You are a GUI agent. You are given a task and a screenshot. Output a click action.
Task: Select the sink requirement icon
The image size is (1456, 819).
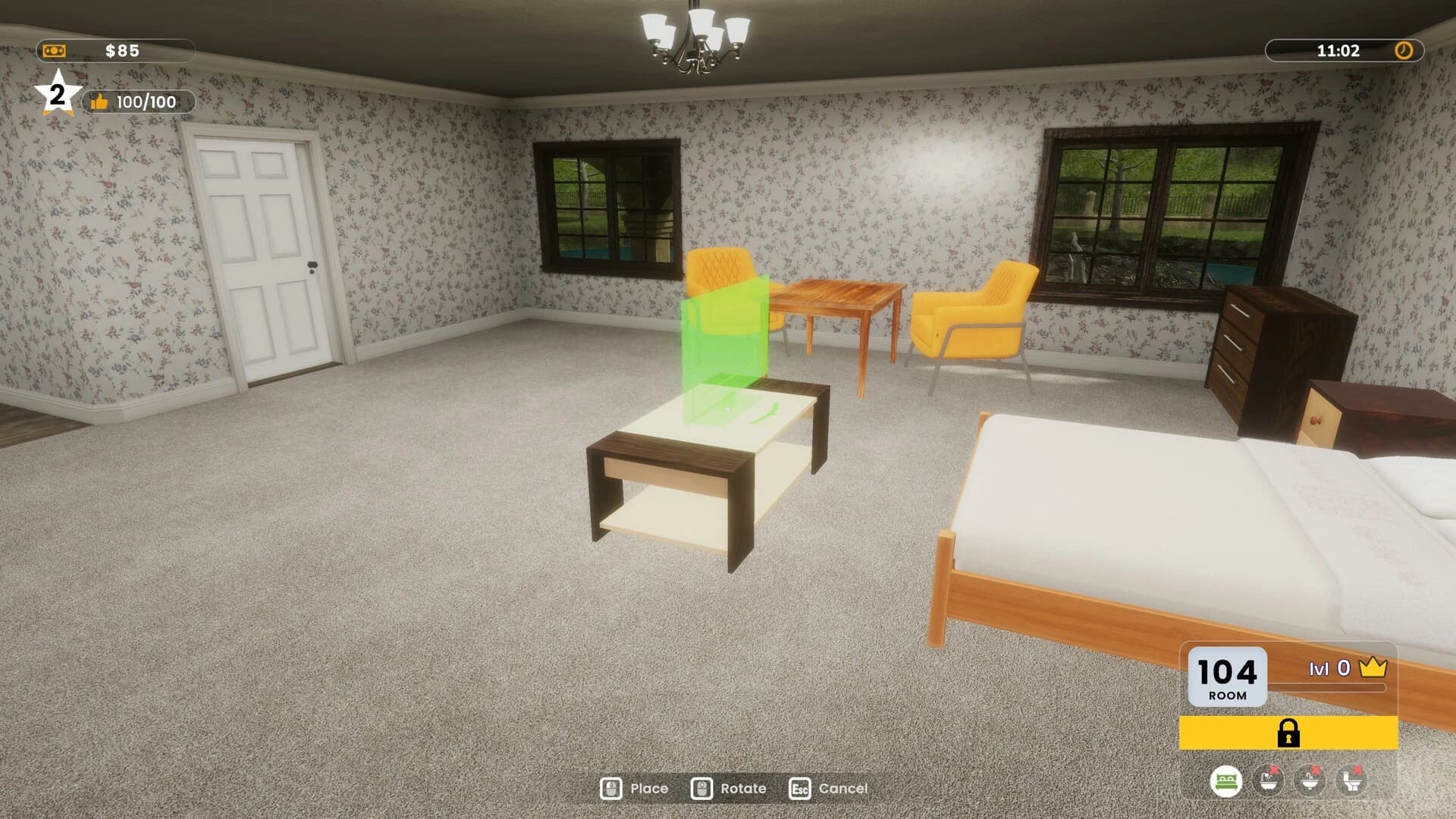tap(1311, 780)
